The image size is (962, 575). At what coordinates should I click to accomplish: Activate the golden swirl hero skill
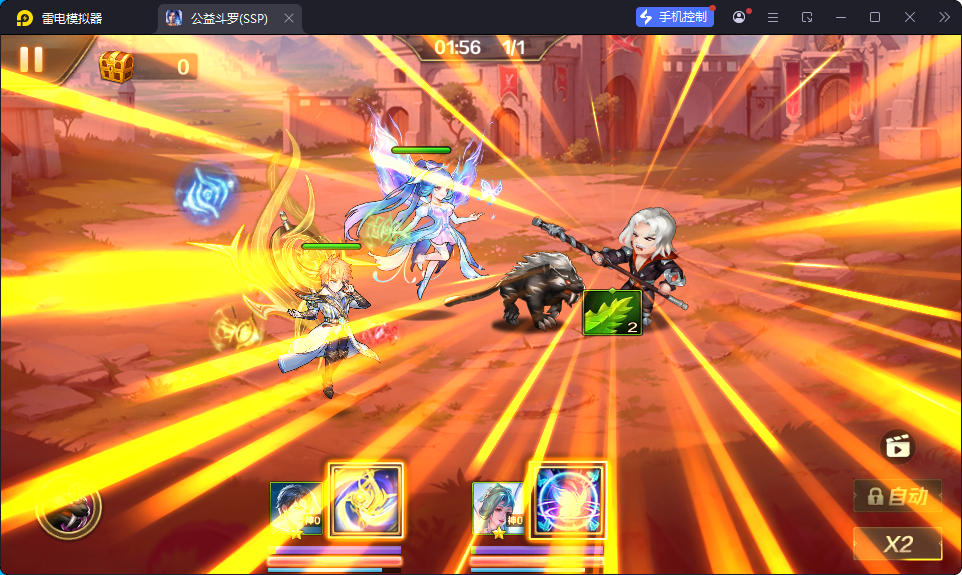point(365,500)
